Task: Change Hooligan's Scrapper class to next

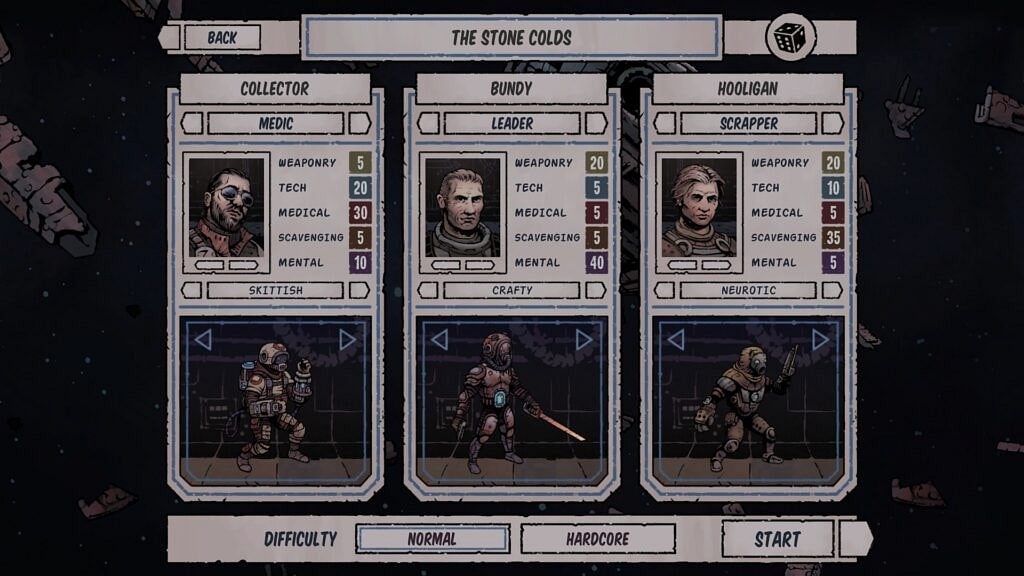Action: 832,123
